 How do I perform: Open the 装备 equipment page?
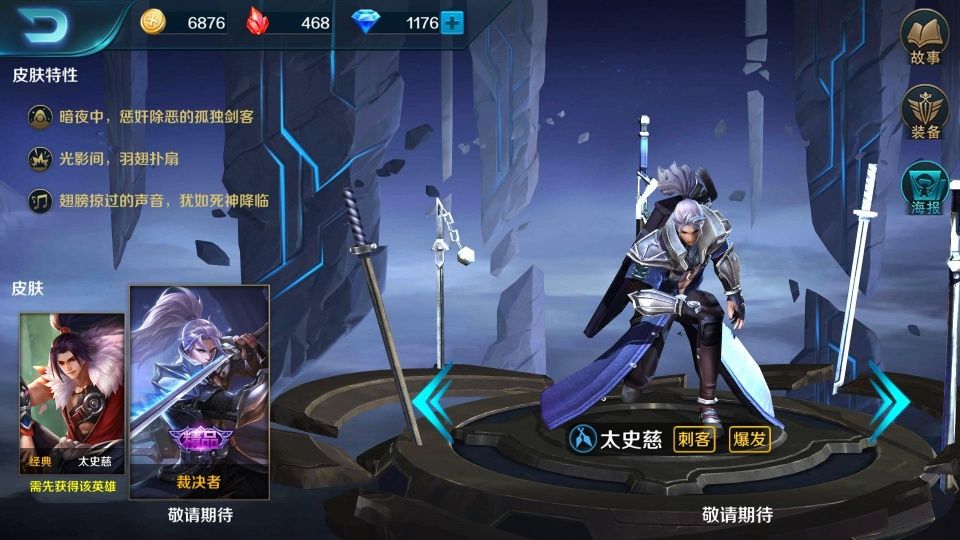925,113
